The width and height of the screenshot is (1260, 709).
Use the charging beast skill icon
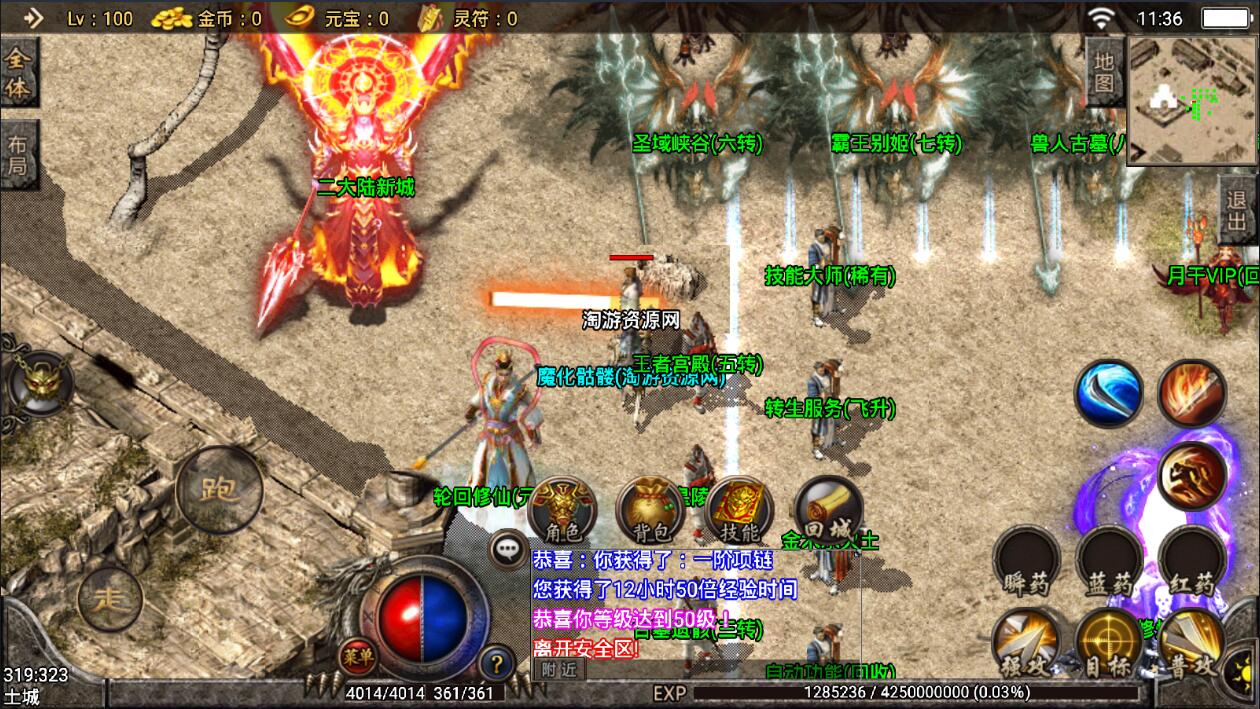pos(1192,475)
